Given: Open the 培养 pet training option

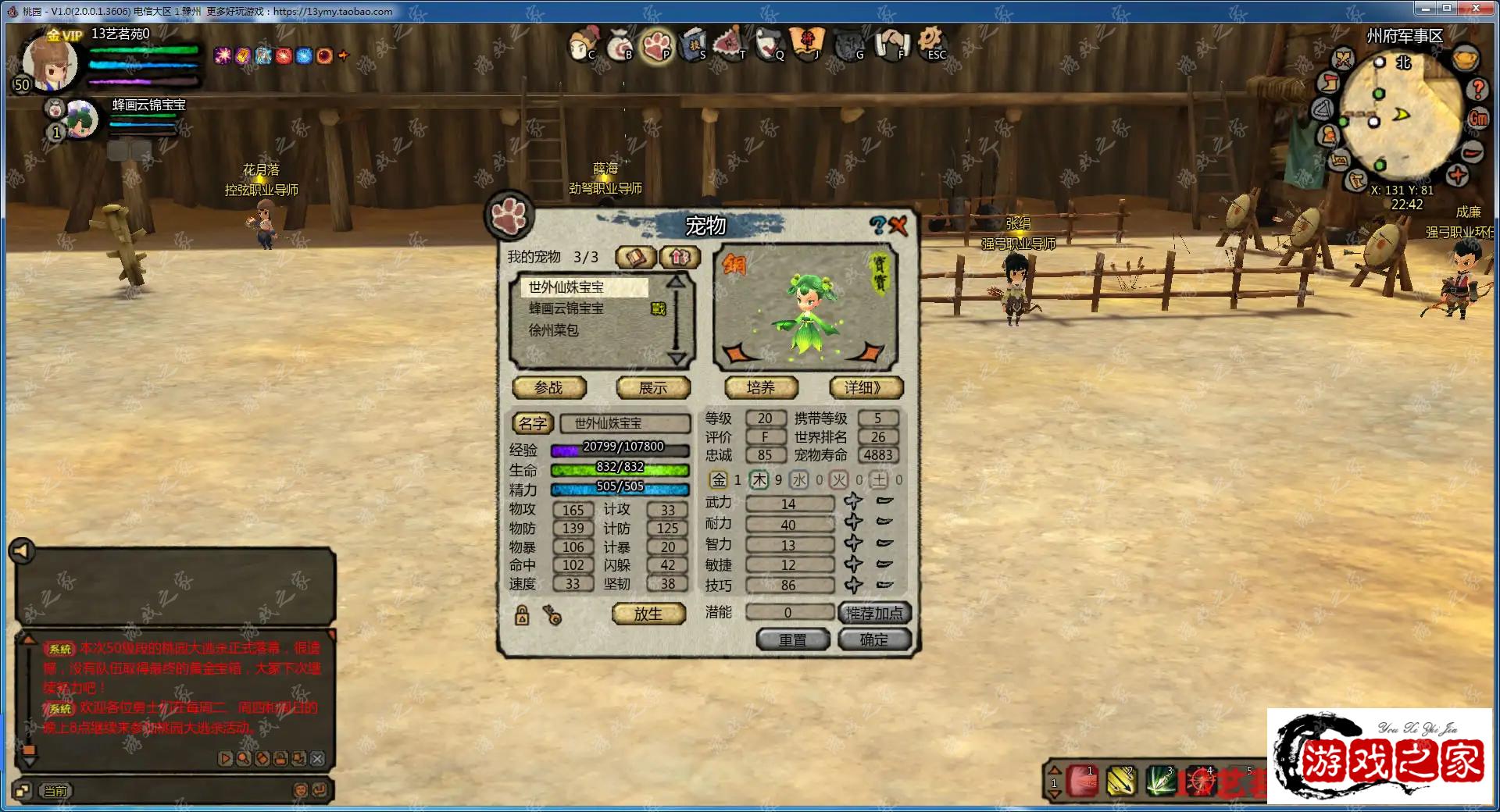Looking at the screenshot, I should tap(761, 388).
